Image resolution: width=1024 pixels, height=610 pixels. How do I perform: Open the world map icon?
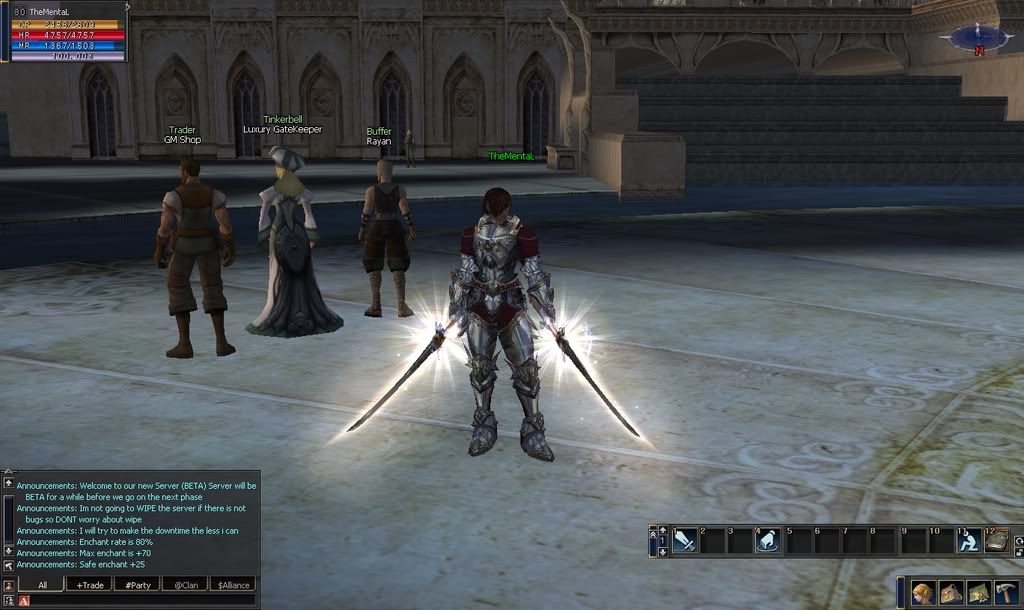click(x=979, y=594)
